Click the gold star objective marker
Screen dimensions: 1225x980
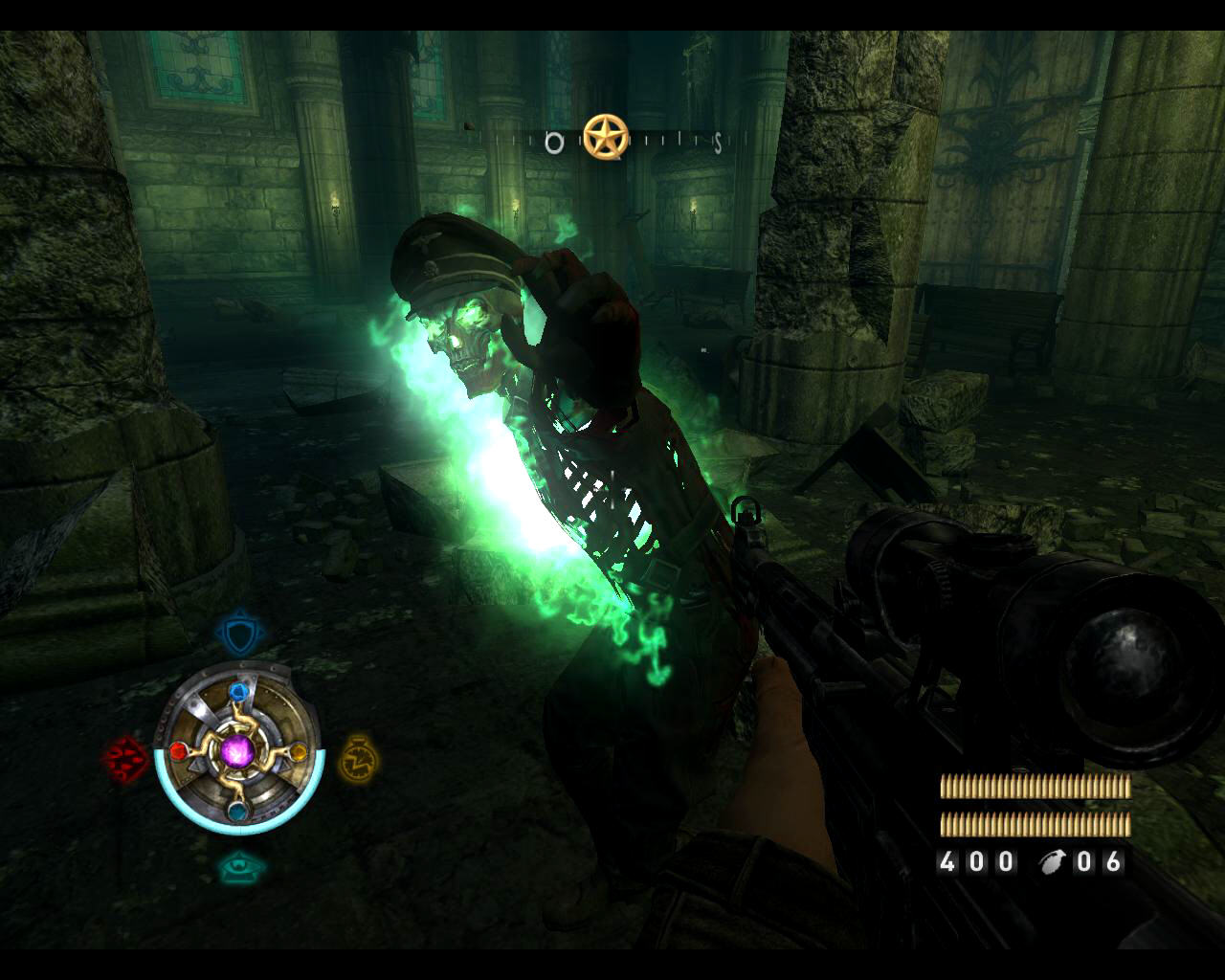606,138
